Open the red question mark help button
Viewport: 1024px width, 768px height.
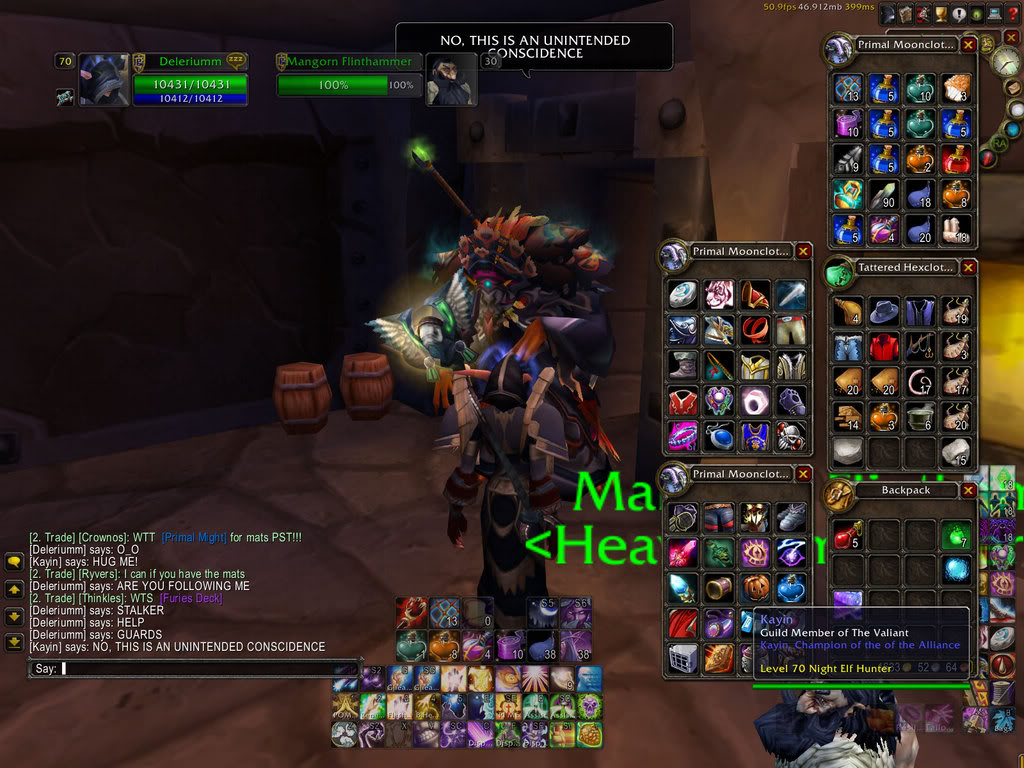1012,13
